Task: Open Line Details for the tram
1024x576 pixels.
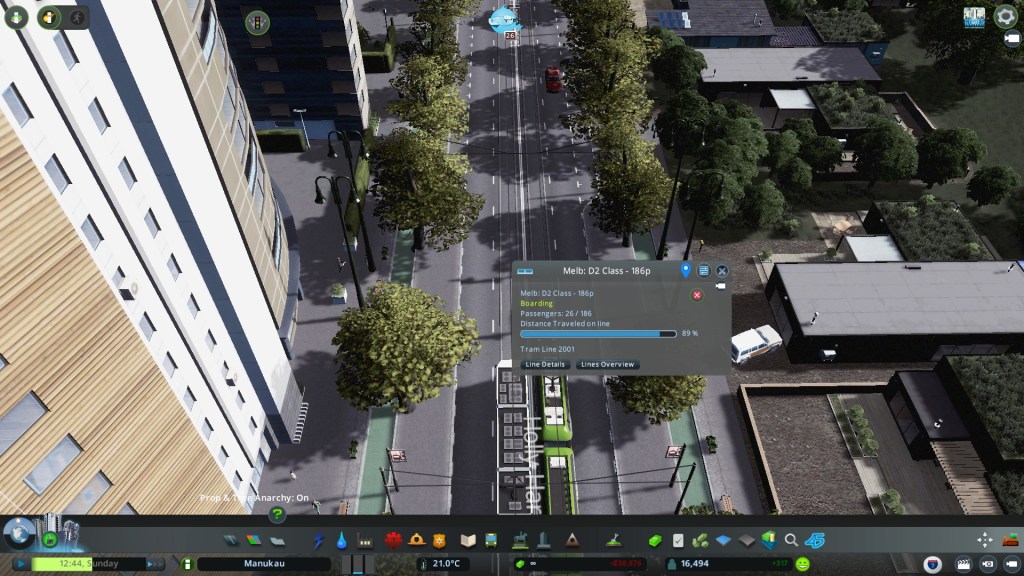Action: point(545,365)
